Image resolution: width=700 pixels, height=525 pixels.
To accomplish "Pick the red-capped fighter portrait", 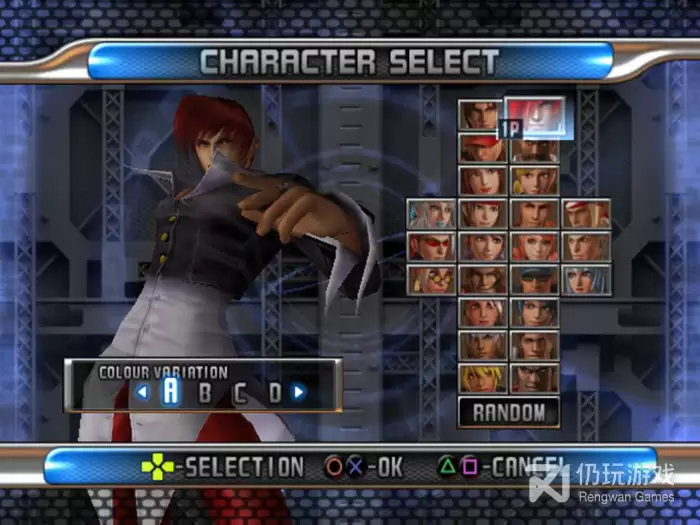I will click(x=480, y=148).
